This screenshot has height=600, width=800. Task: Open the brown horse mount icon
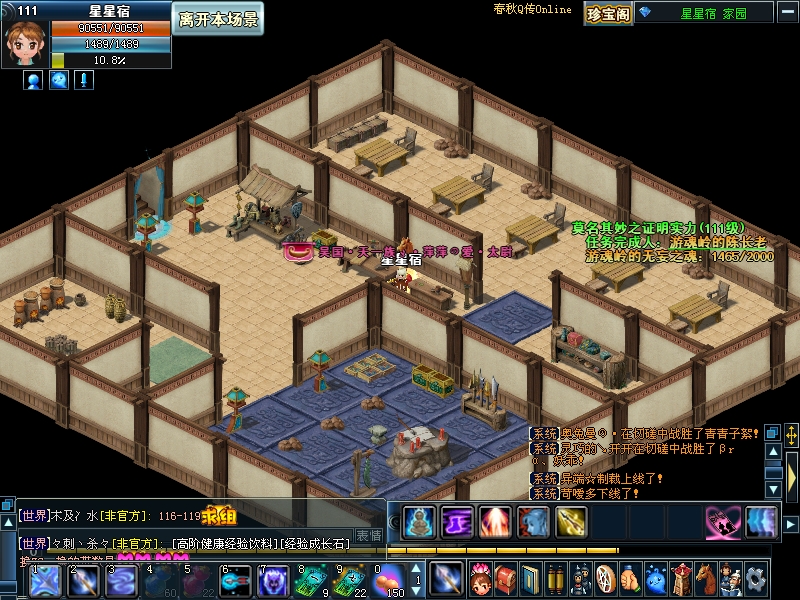click(706, 579)
